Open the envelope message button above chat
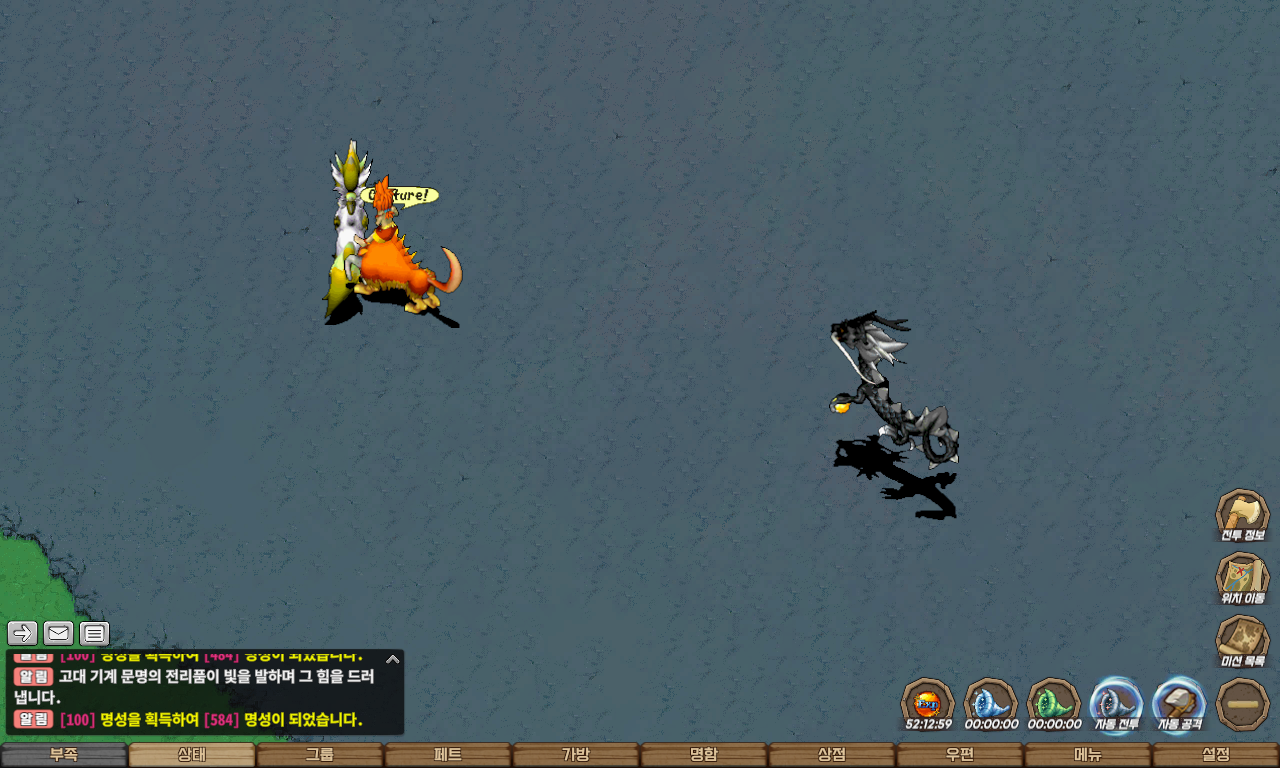The height and width of the screenshot is (768, 1280). 59,633
